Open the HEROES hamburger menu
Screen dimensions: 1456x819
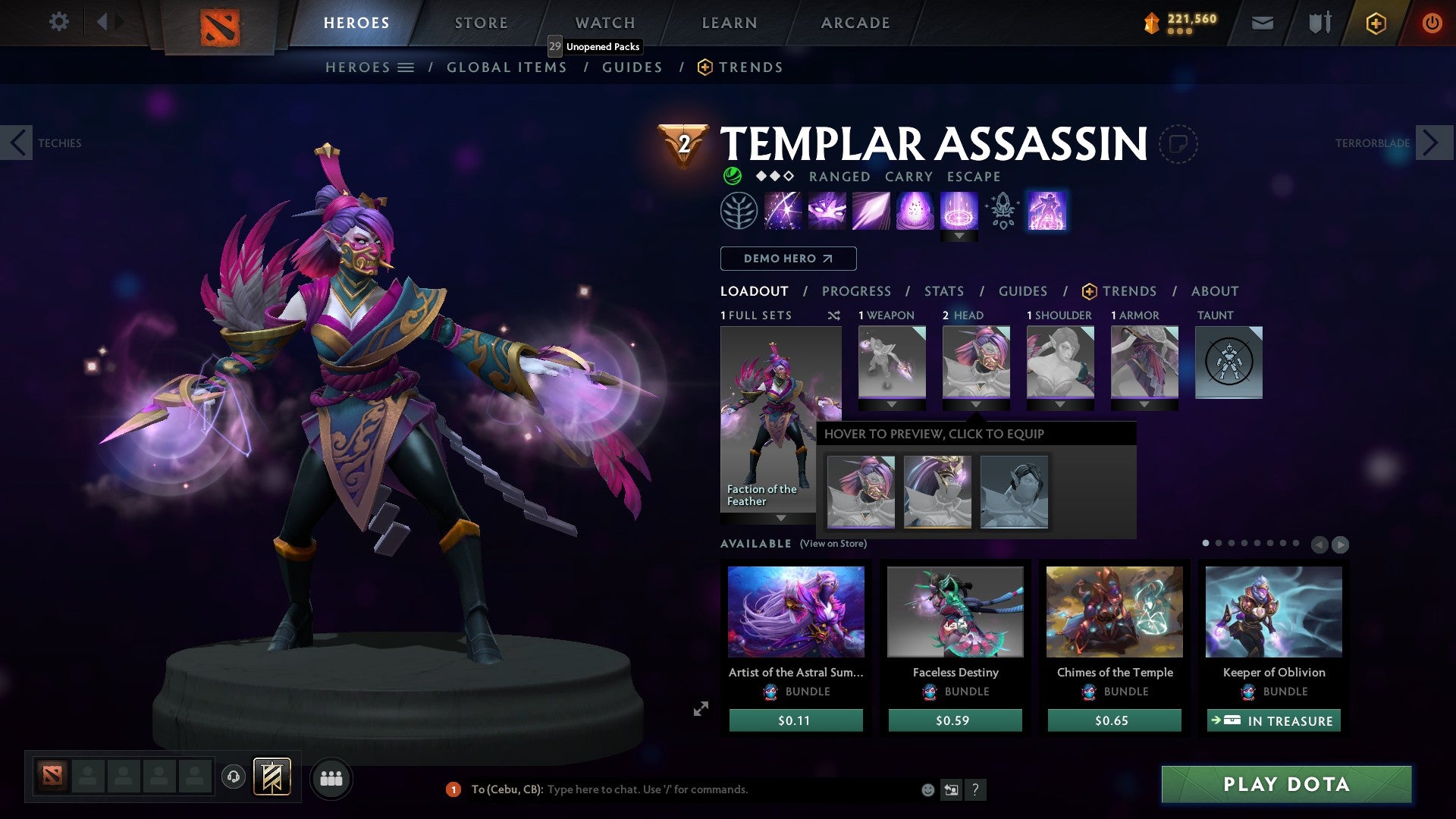[406, 67]
